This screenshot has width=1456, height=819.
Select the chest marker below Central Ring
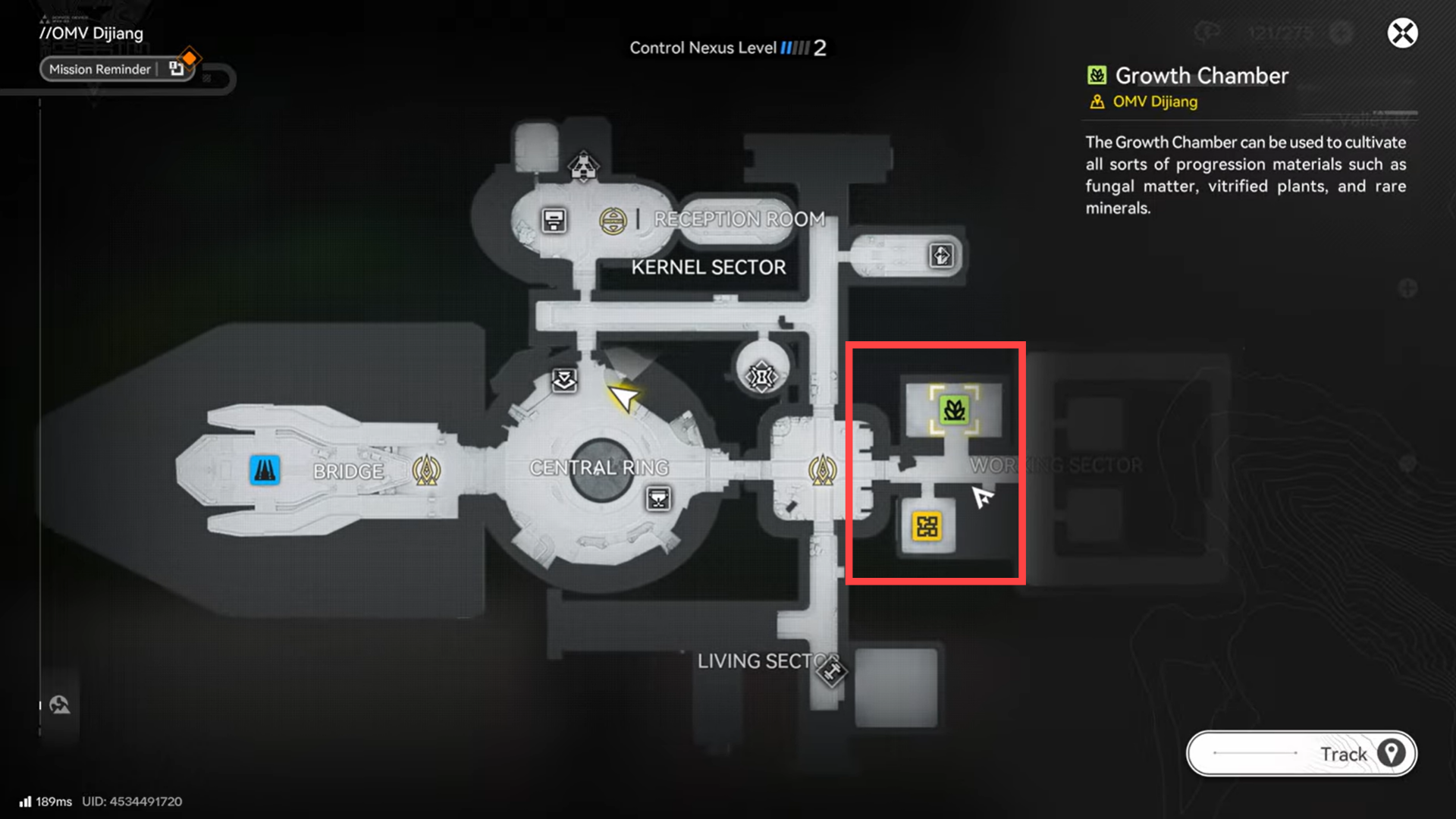tap(658, 498)
